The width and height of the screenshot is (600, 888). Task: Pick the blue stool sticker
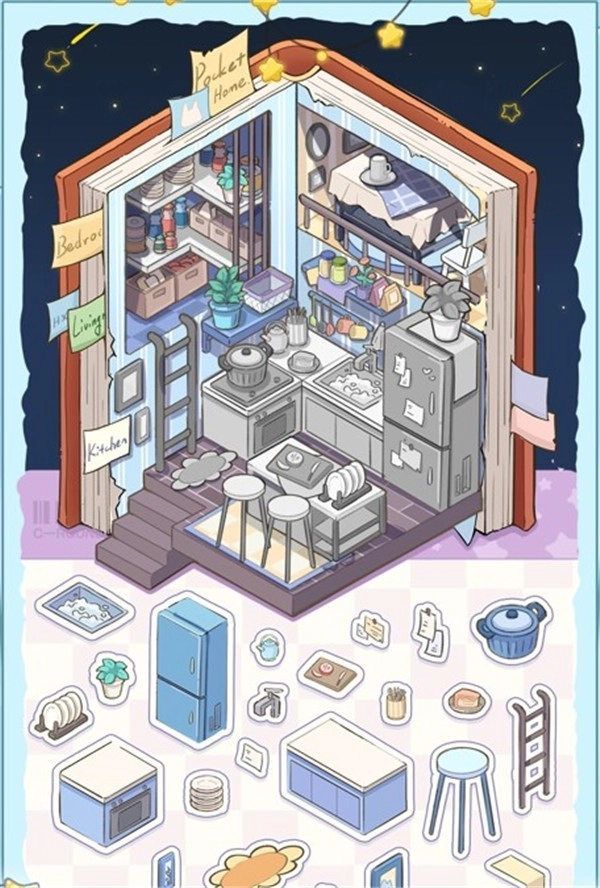pos(461,788)
